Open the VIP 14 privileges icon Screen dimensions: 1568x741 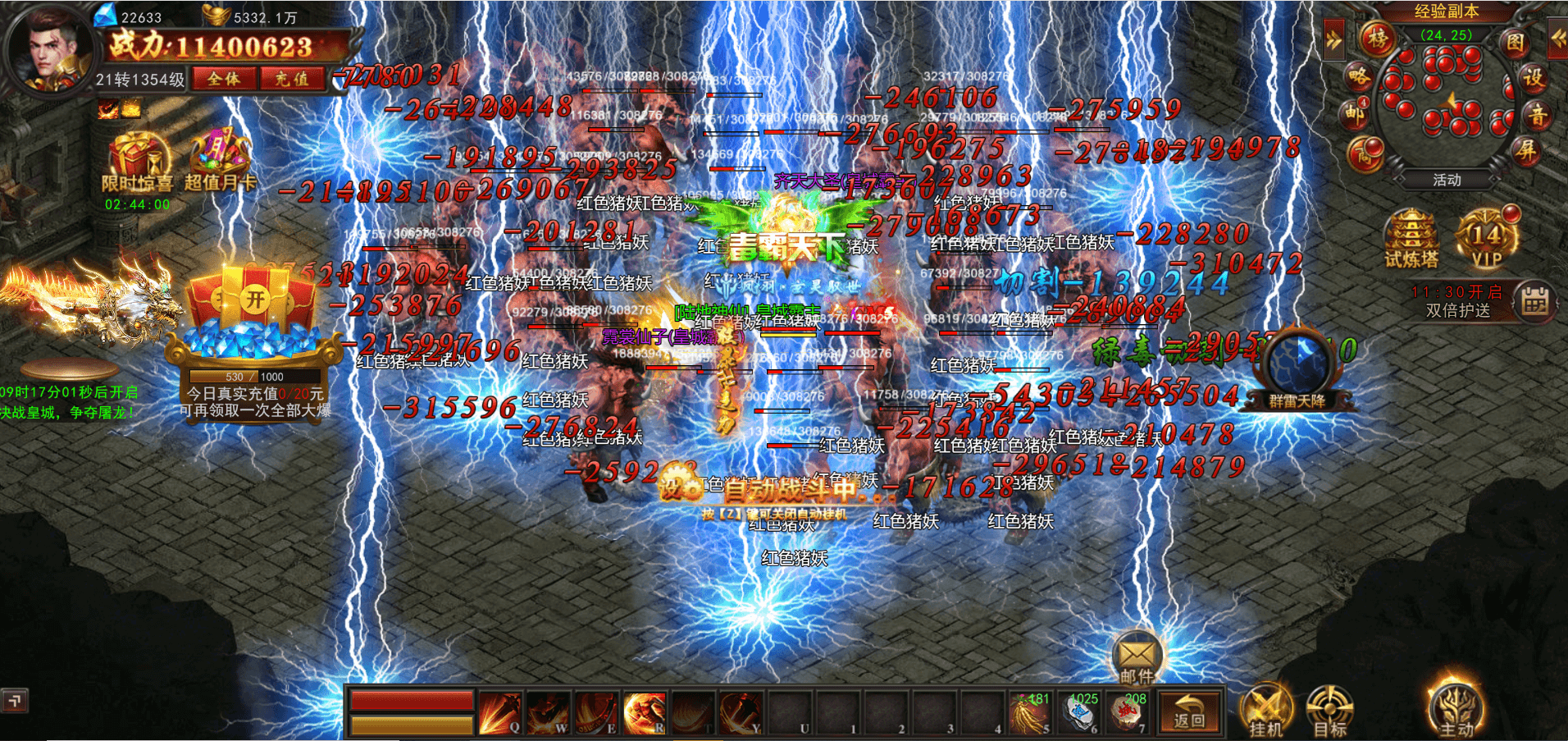(1487, 239)
